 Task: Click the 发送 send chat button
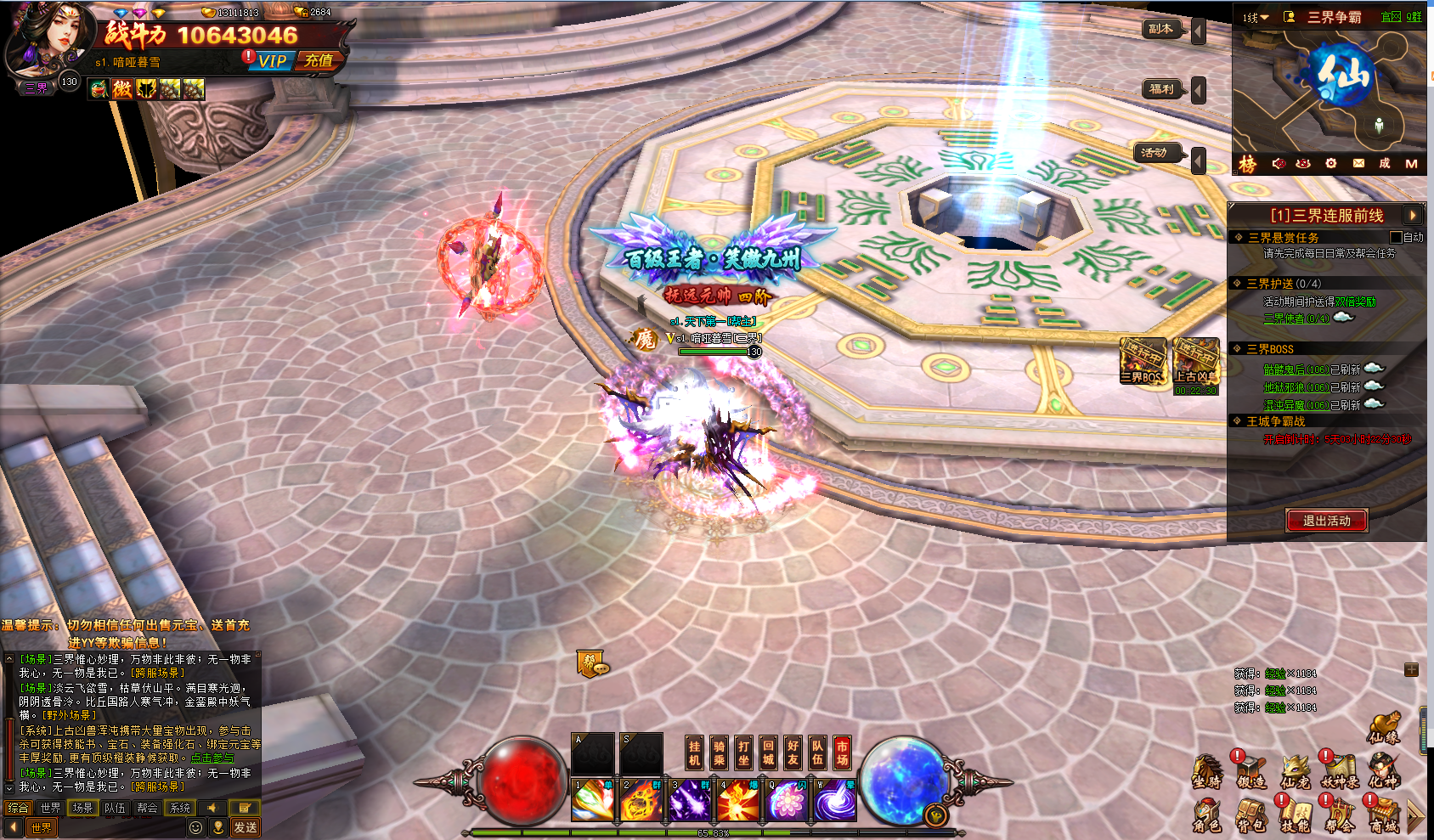coord(246,827)
